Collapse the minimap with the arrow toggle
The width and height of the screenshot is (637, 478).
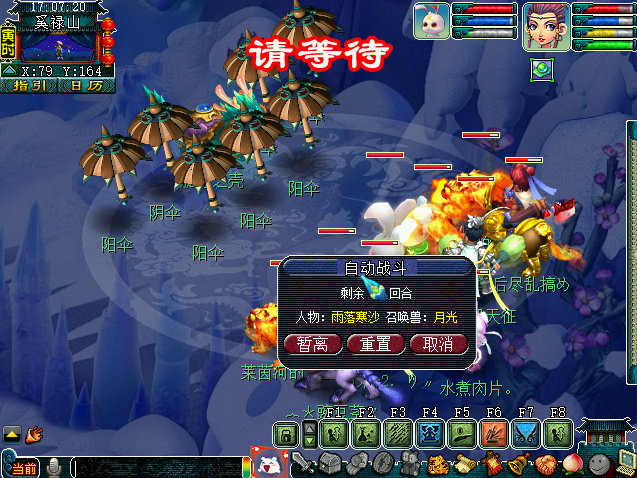point(8,71)
